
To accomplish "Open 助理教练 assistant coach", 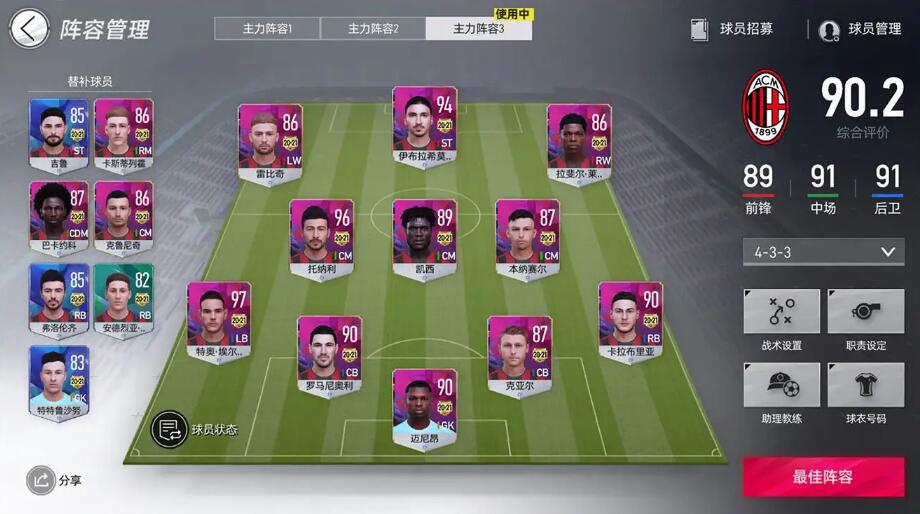I will 781,394.
